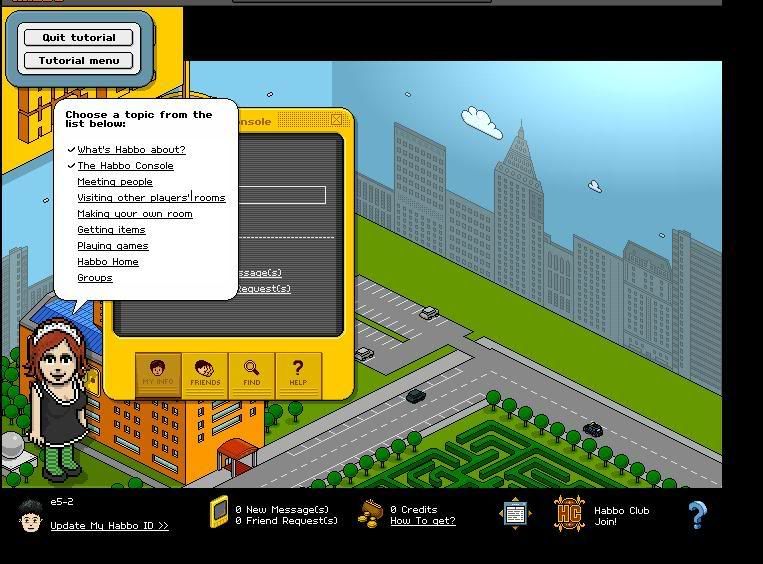Select the "Habbo Home" topic
The image size is (763, 564).
point(108,262)
